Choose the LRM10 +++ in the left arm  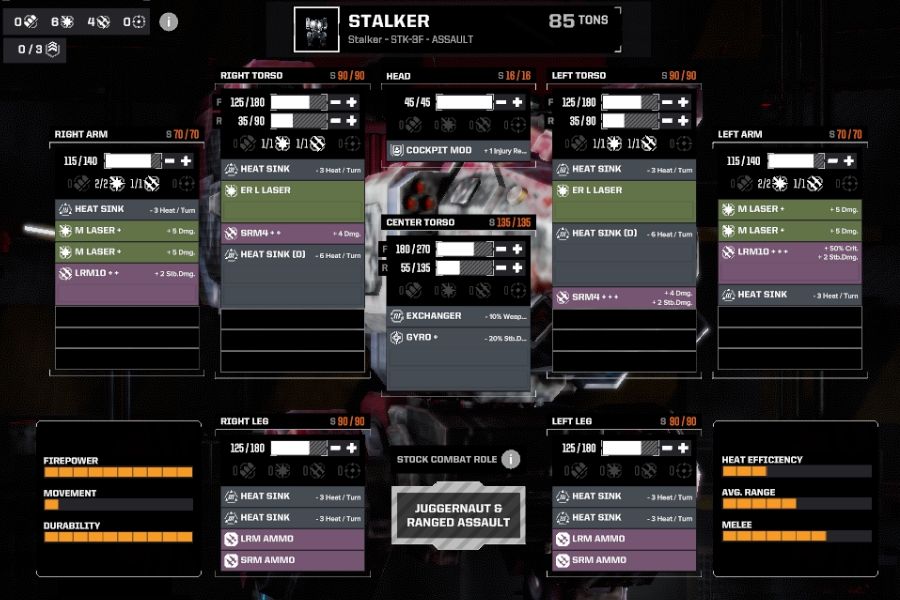[789, 251]
